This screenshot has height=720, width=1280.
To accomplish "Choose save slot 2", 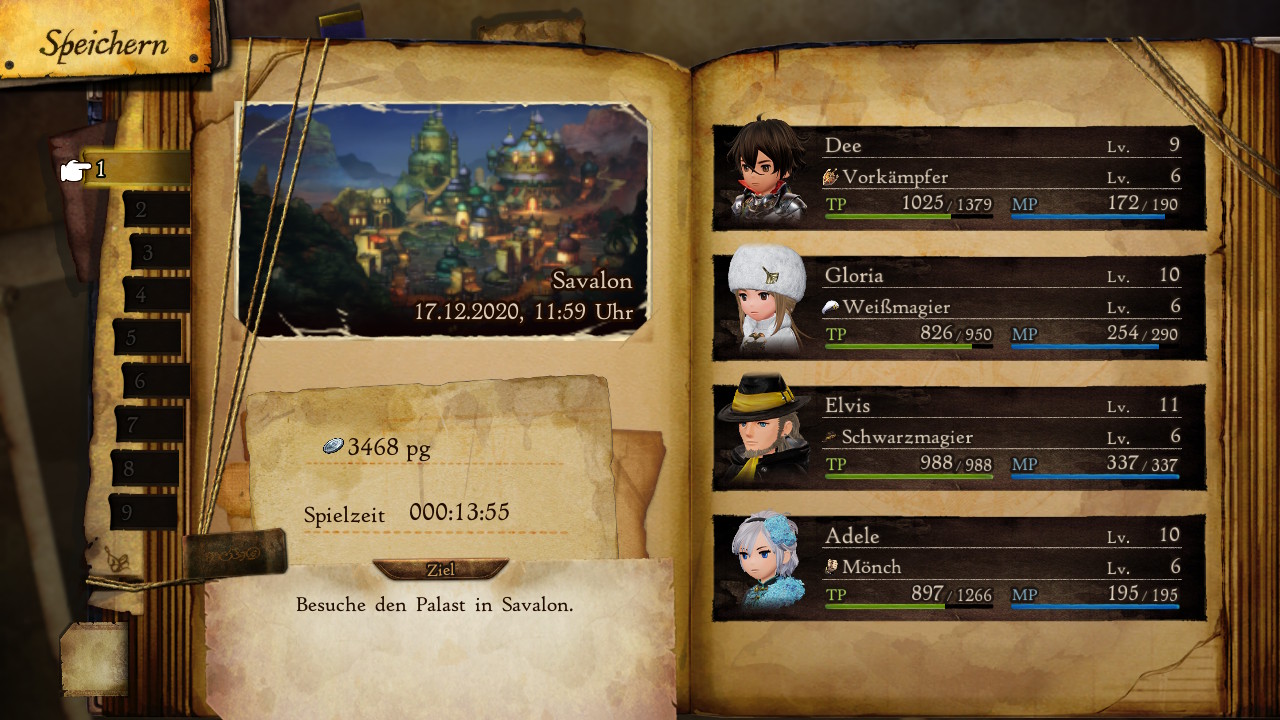I will coord(155,210).
